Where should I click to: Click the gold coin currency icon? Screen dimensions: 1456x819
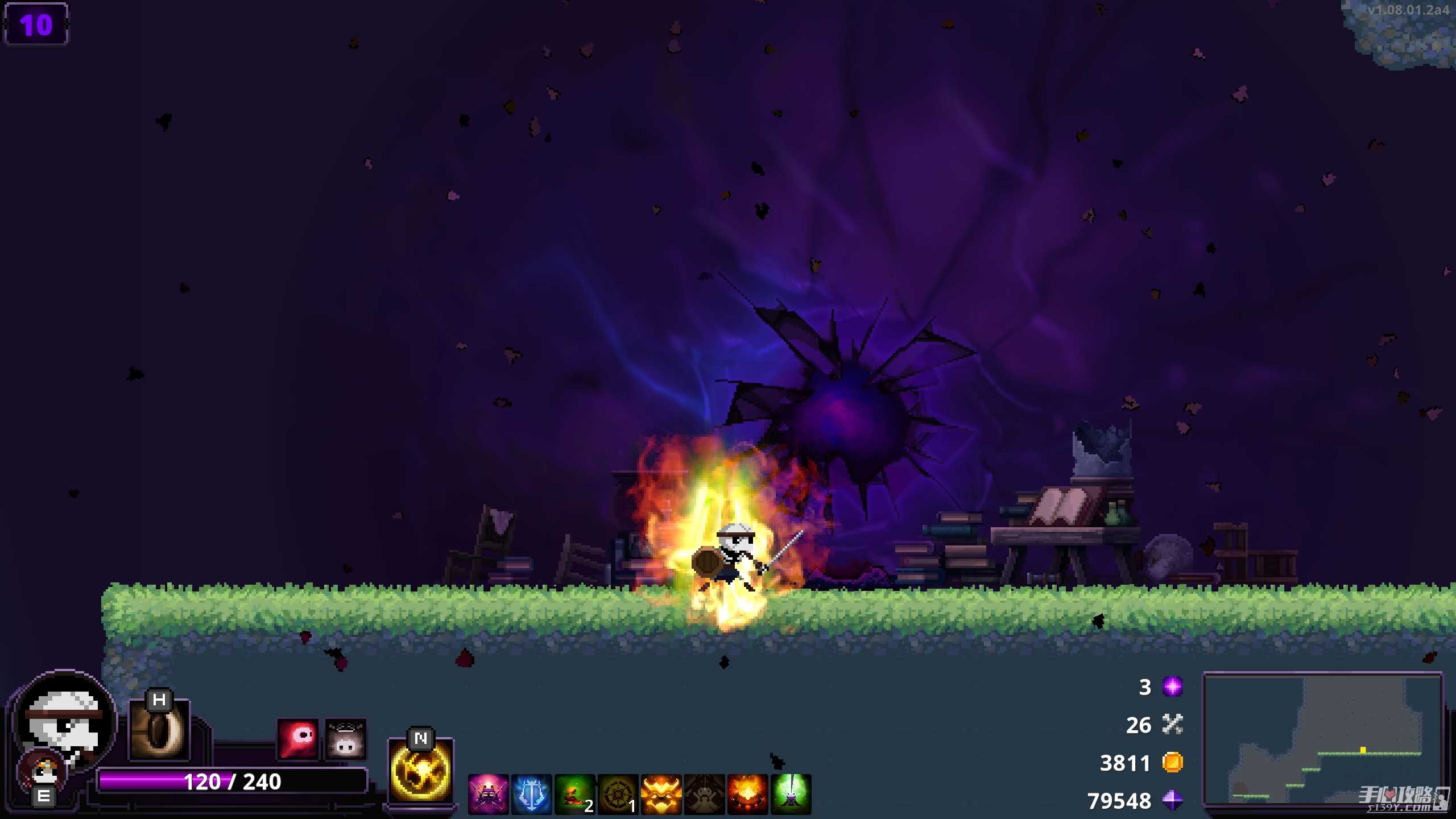(x=1172, y=762)
